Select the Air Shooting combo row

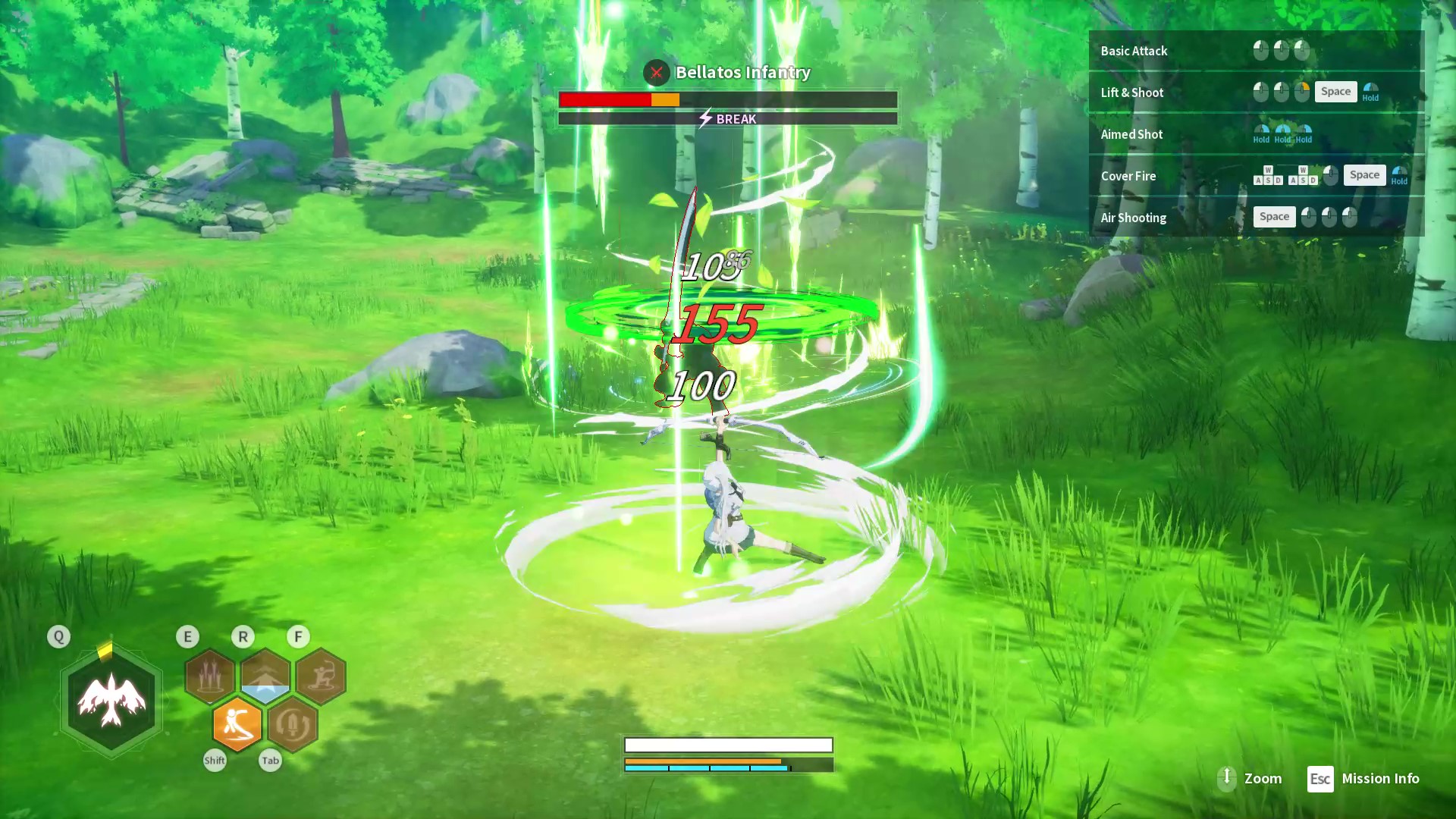tap(1256, 218)
